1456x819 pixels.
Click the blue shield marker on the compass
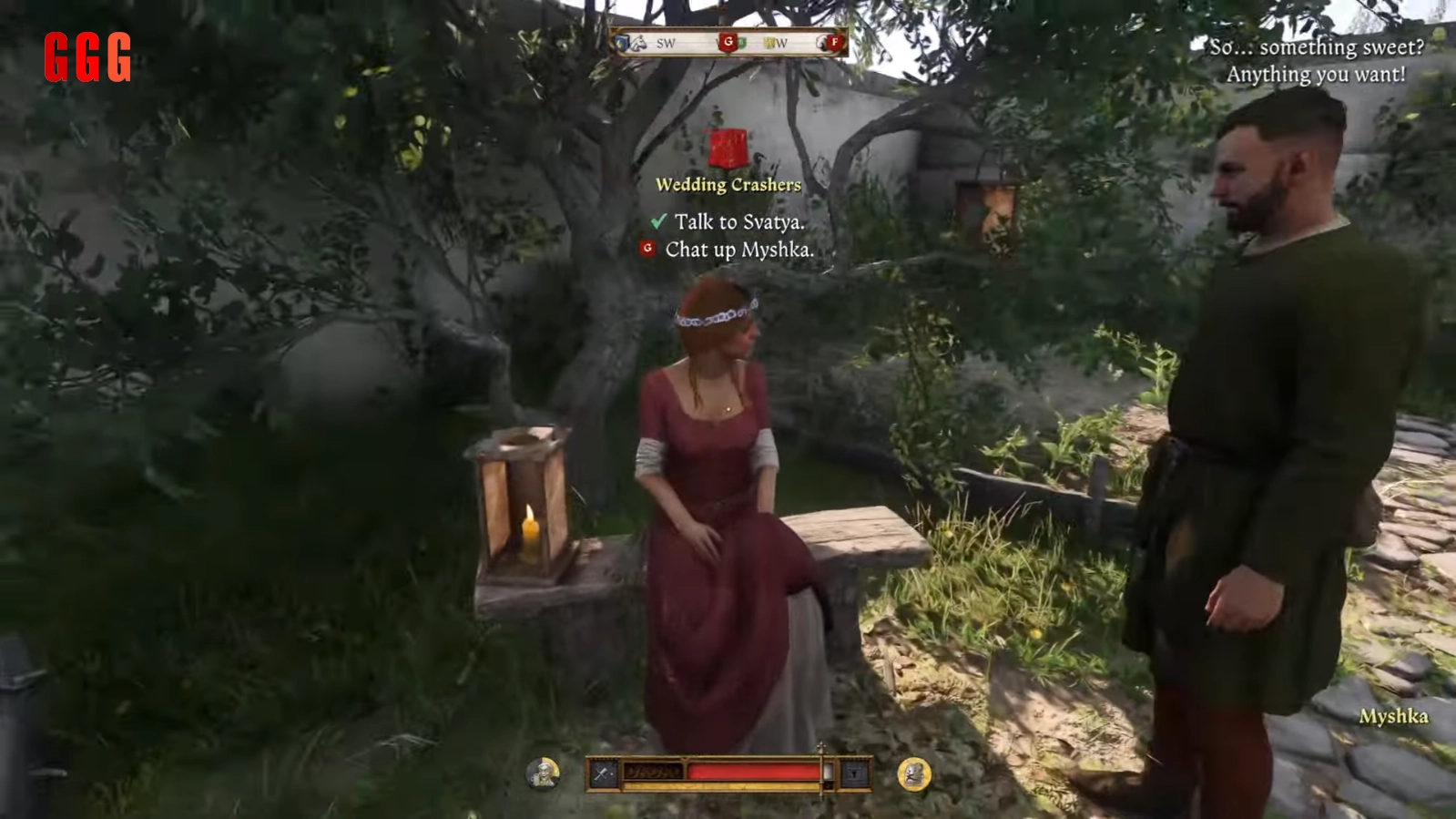tap(624, 42)
